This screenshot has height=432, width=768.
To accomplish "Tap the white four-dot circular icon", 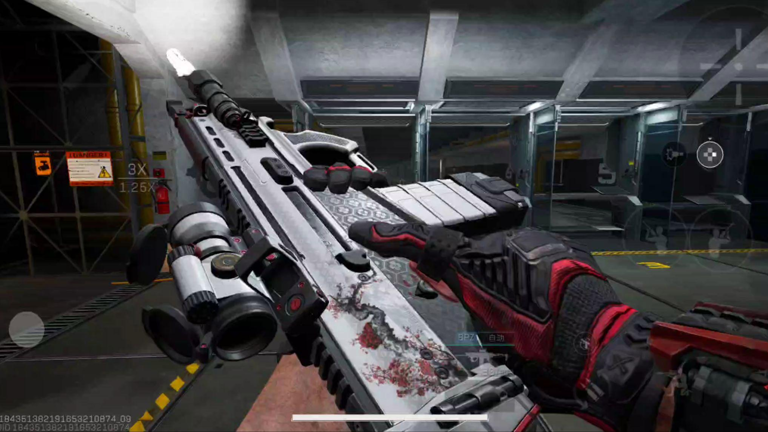I will click(709, 154).
